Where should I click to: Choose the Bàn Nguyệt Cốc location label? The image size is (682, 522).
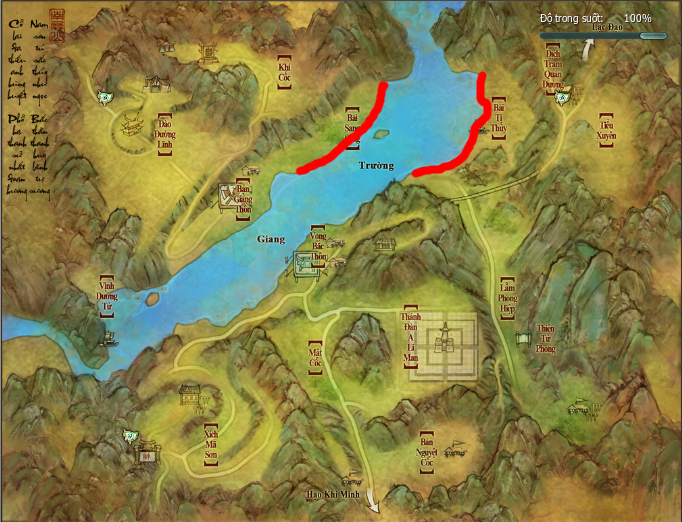click(x=425, y=453)
